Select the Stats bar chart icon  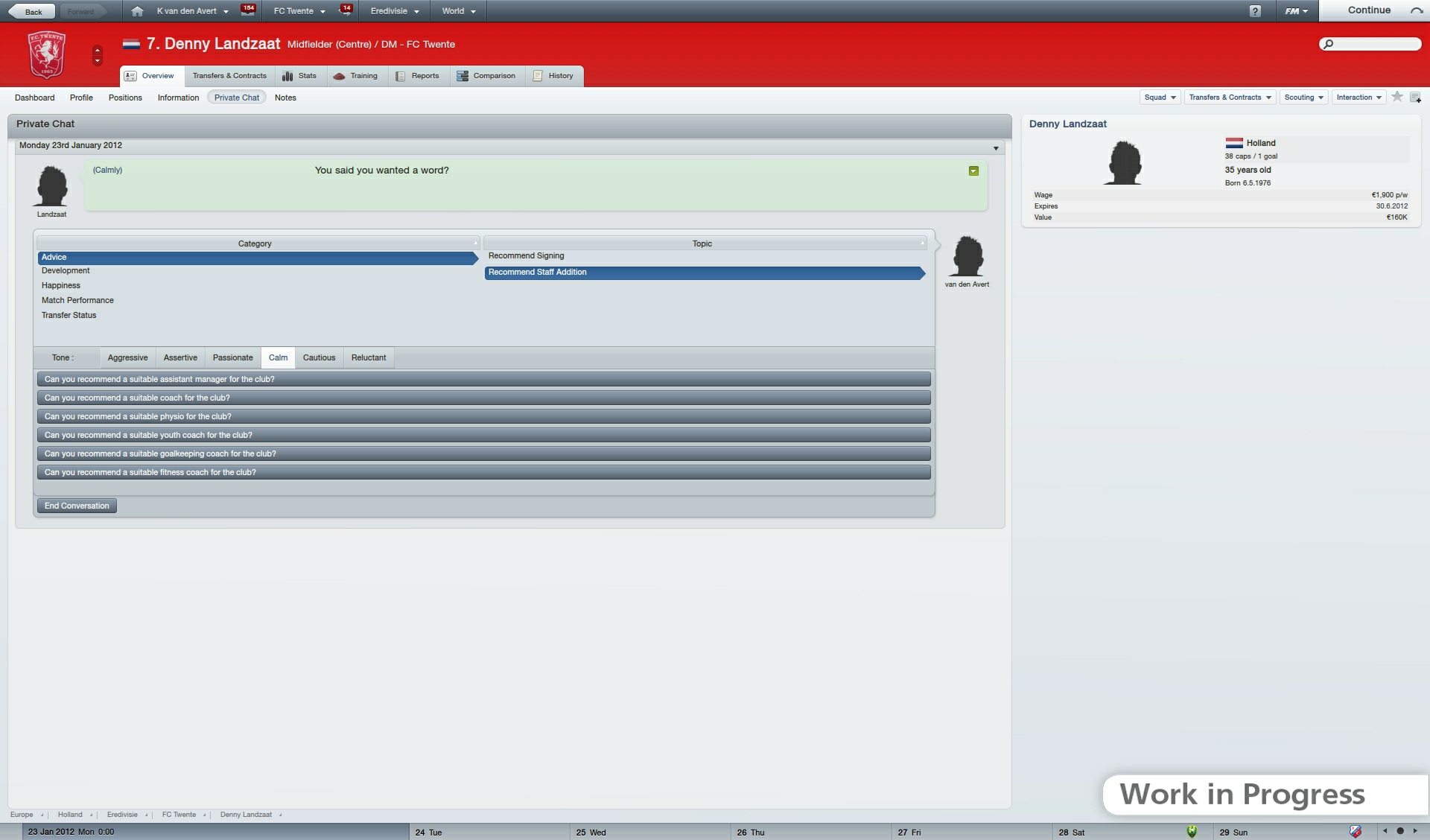(x=288, y=75)
